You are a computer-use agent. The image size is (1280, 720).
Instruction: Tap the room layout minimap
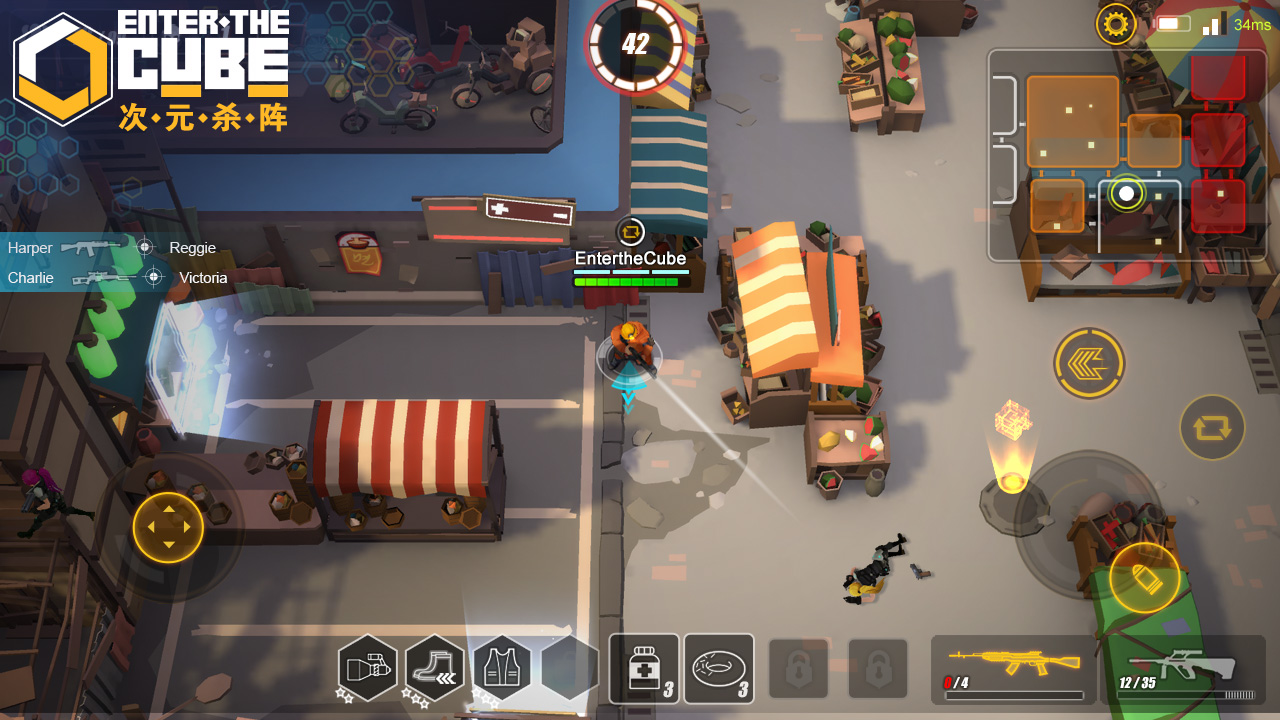(x=1127, y=155)
